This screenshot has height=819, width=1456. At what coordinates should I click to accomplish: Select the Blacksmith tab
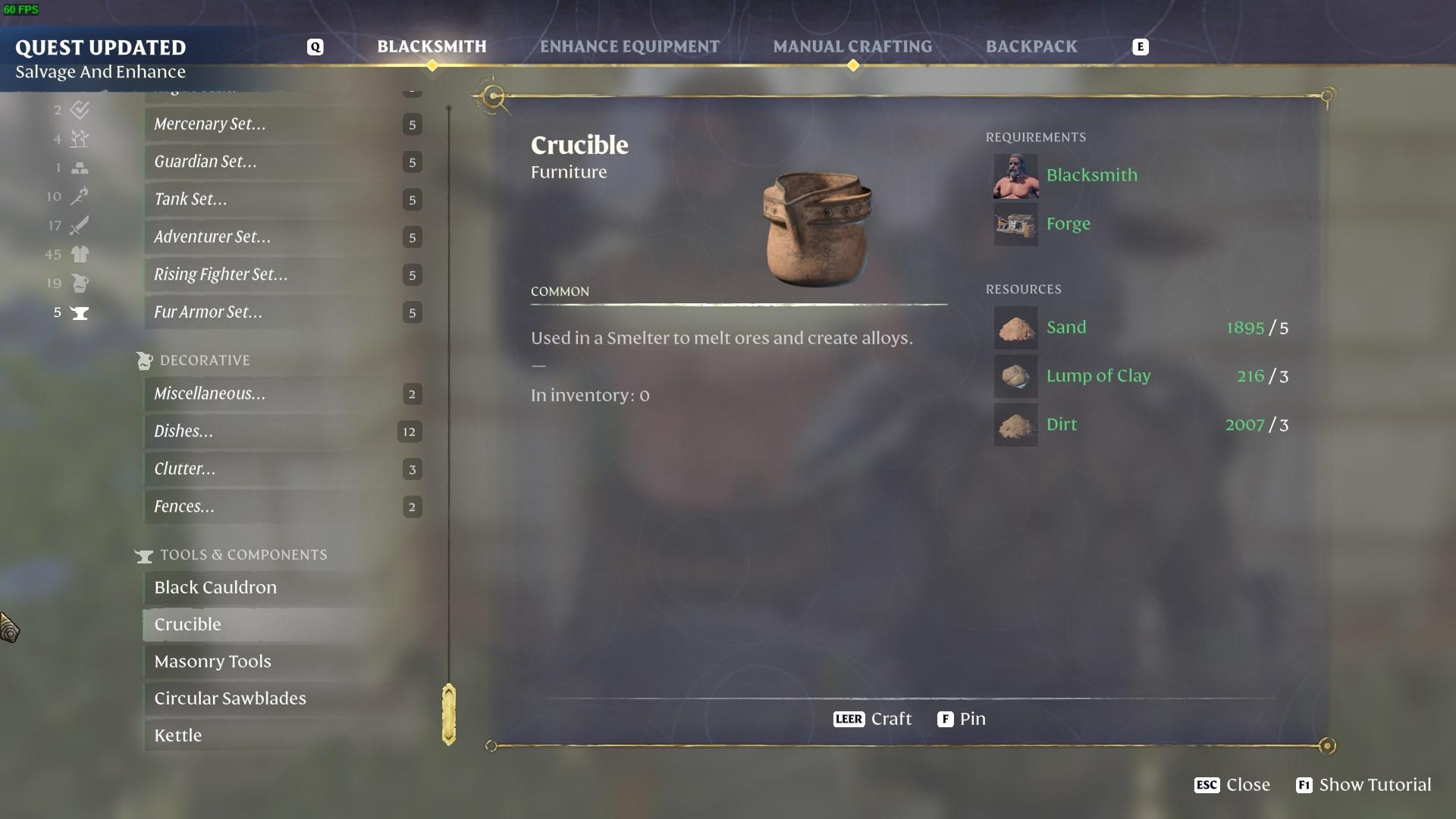point(431,47)
